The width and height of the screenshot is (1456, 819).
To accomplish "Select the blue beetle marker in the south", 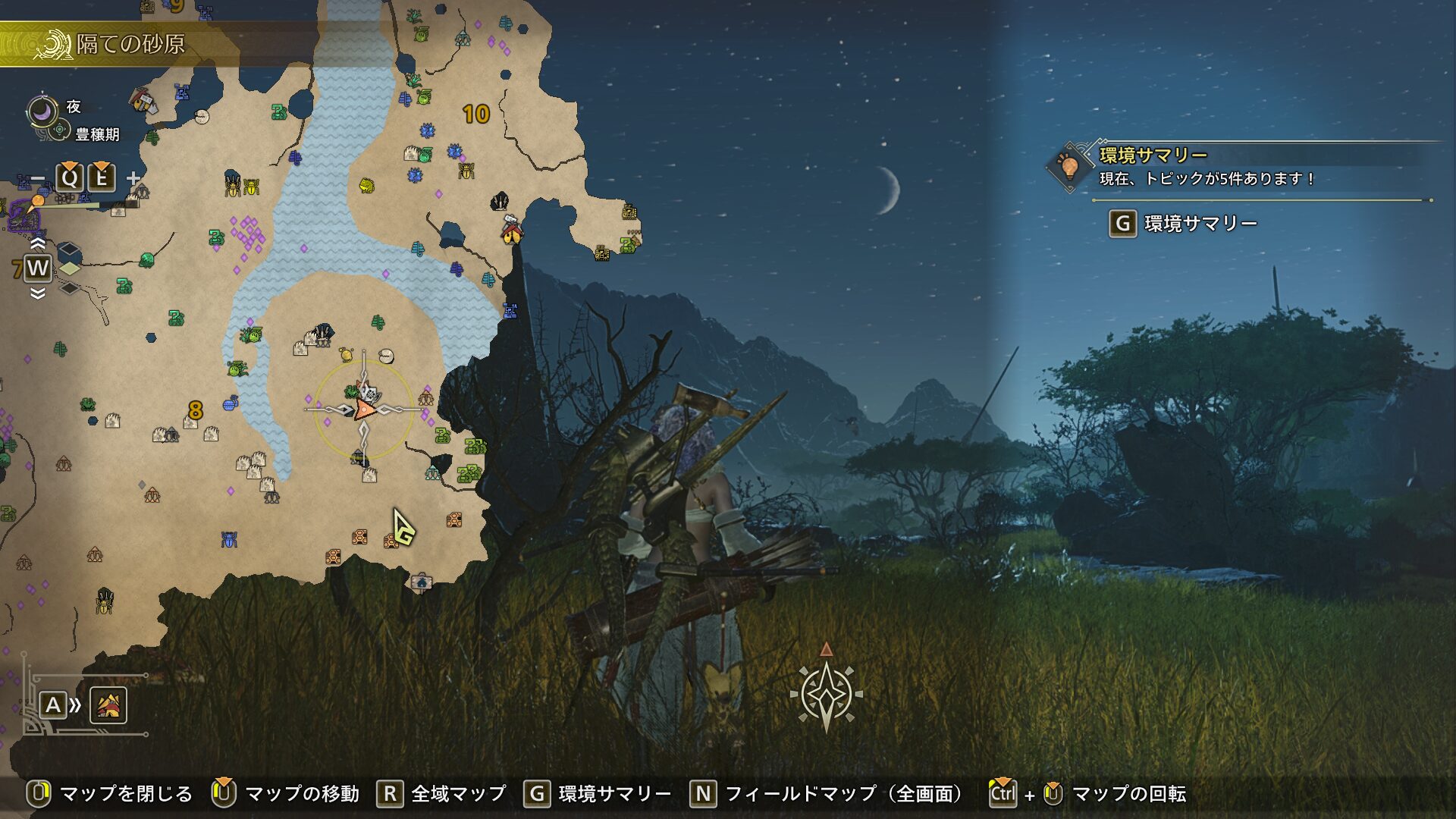I will pyautogui.click(x=230, y=539).
